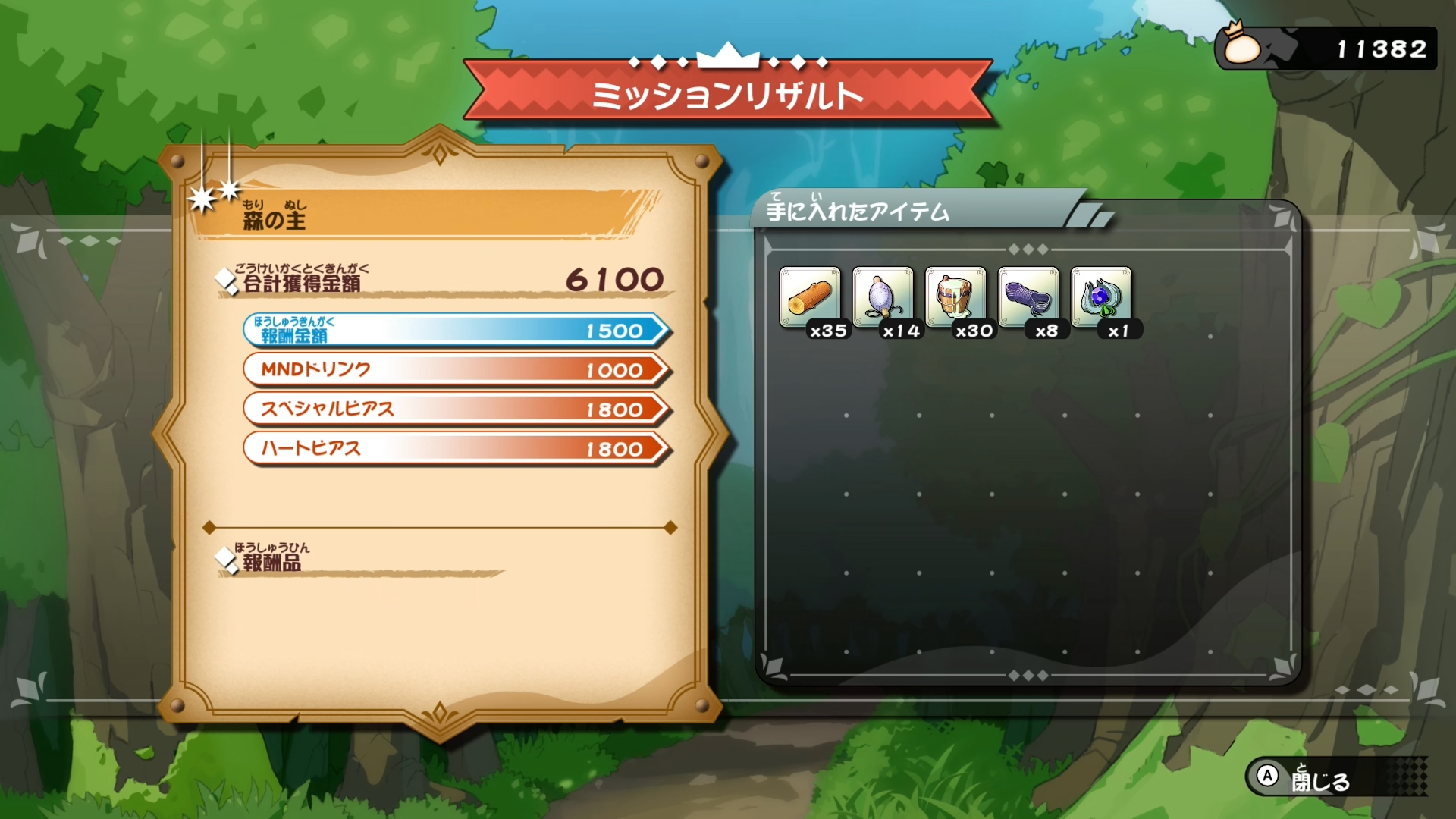Image resolution: width=1456 pixels, height=819 pixels.
Task: Select the ハートピアス 1800 row
Action: pyautogui.click(x=455, y=449)
